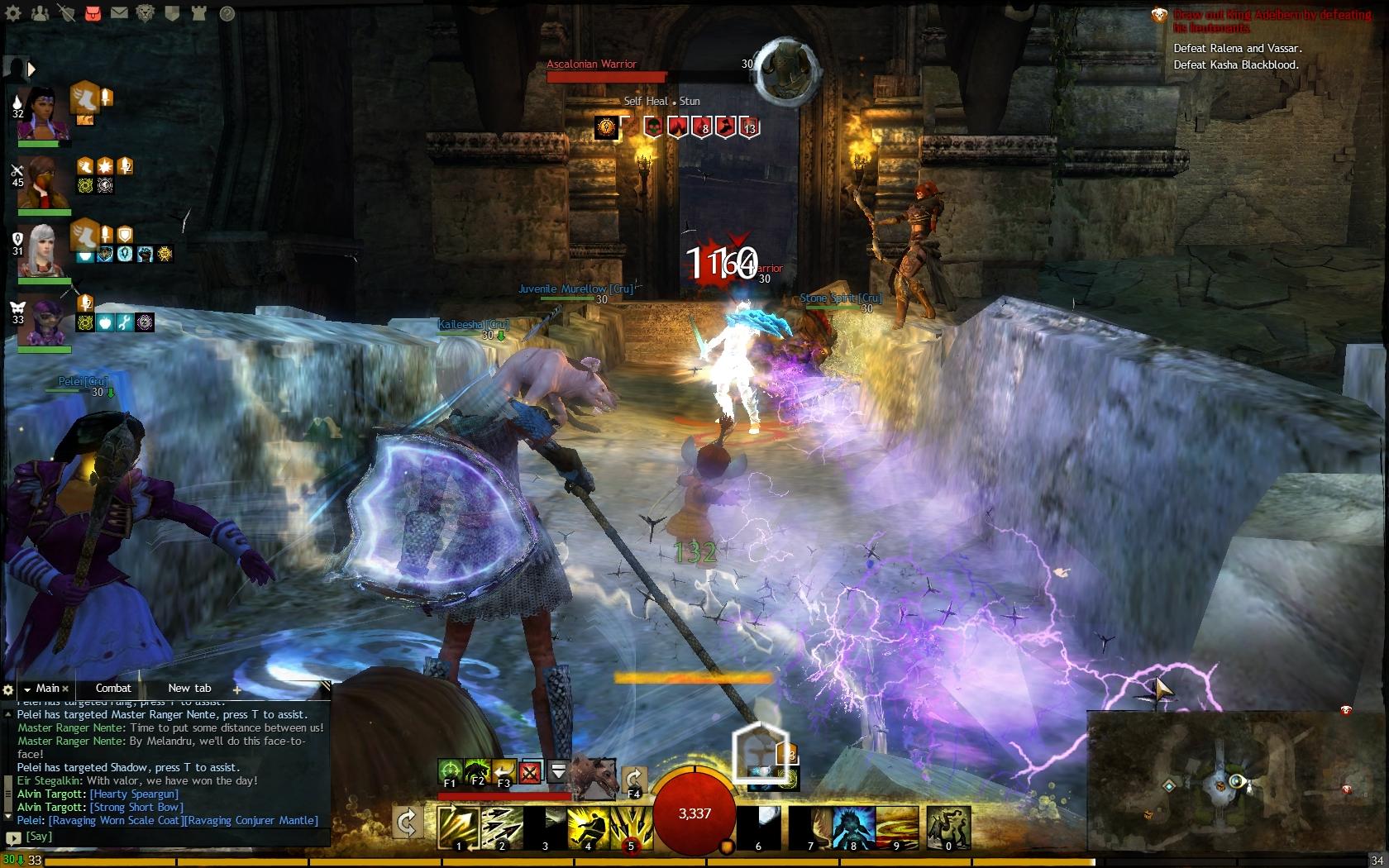Open the Black Lion trading post
Viewport: 1389px width, 868px height.
[x=146, y=13]
